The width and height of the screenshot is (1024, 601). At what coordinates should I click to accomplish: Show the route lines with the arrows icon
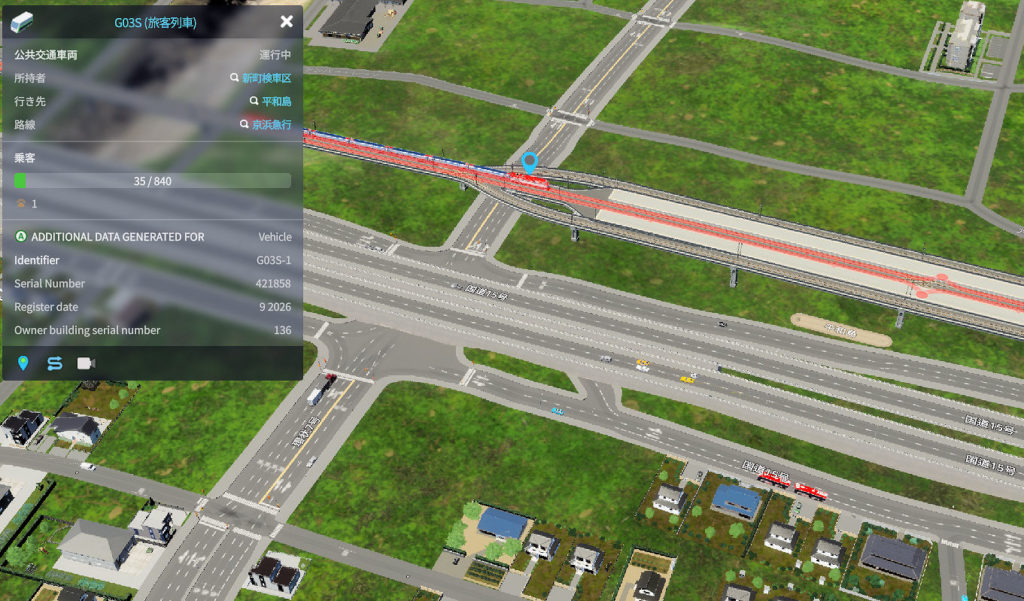[x=54, y=362]
